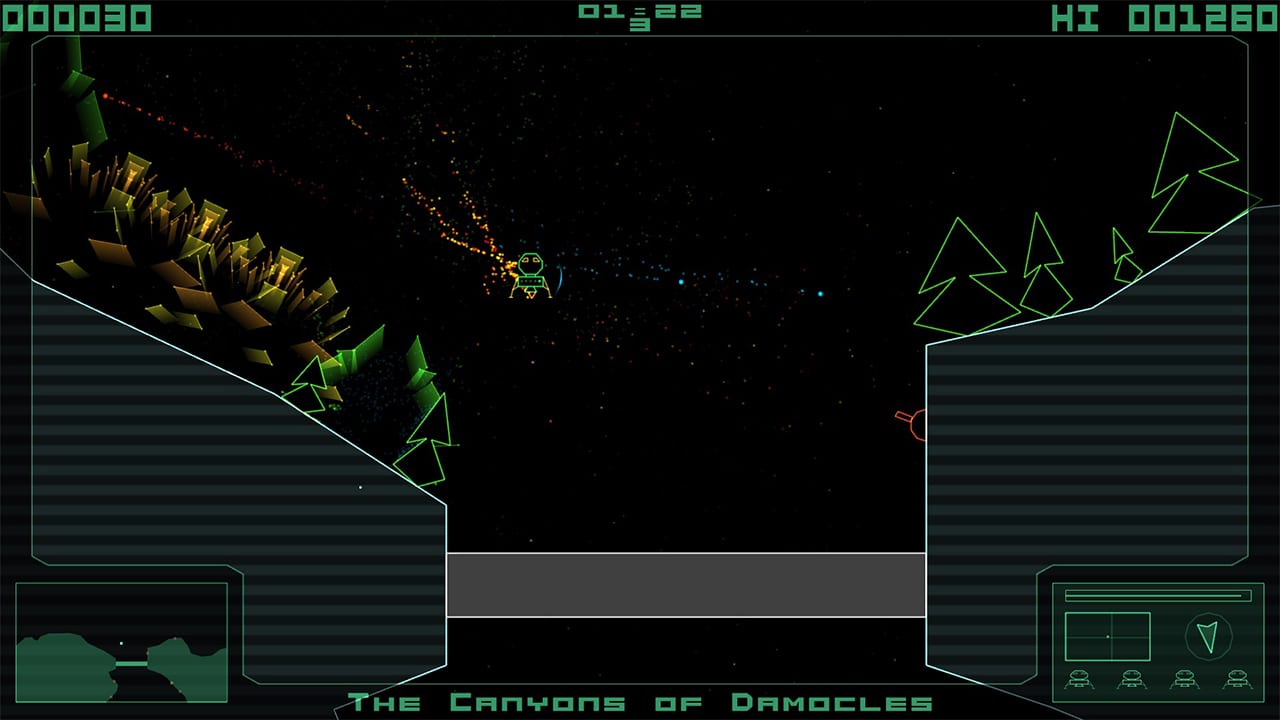The image size is (1280, 720).
Task: Select the third lander life icon
Action: [x=1184, y=678]
